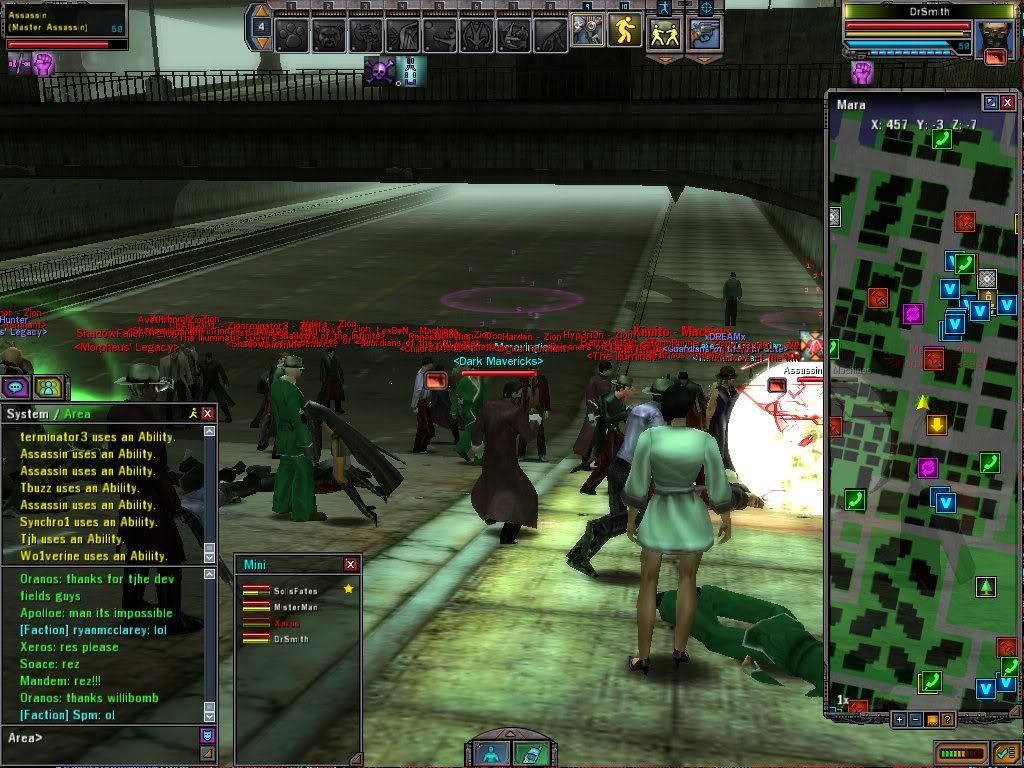Screen dimensions: 1024x768
Task: Activate the two fighting figures combat icon
Action: 665,33
